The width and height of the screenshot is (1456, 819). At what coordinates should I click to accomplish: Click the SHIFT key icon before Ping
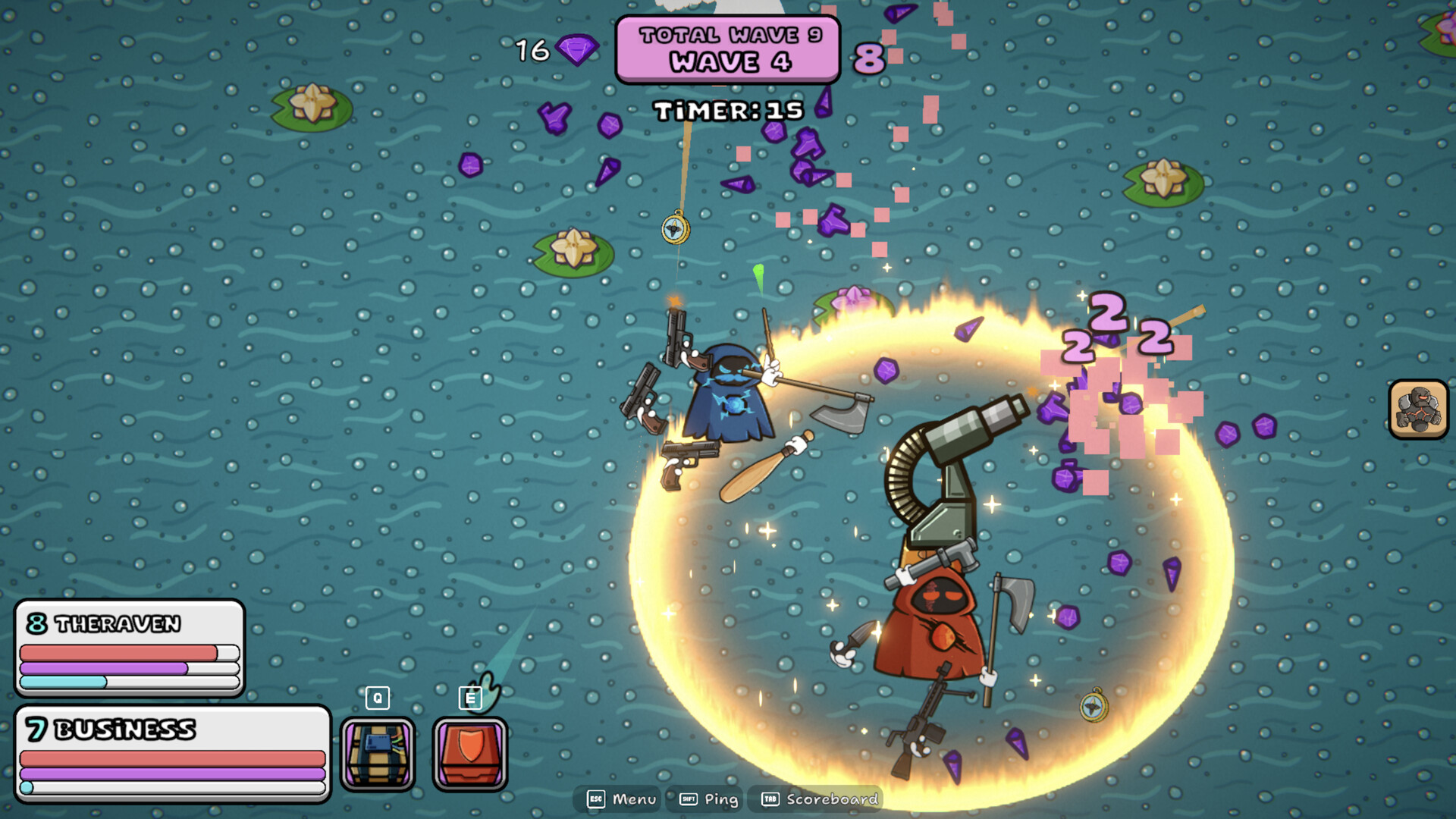coord(689,799)
